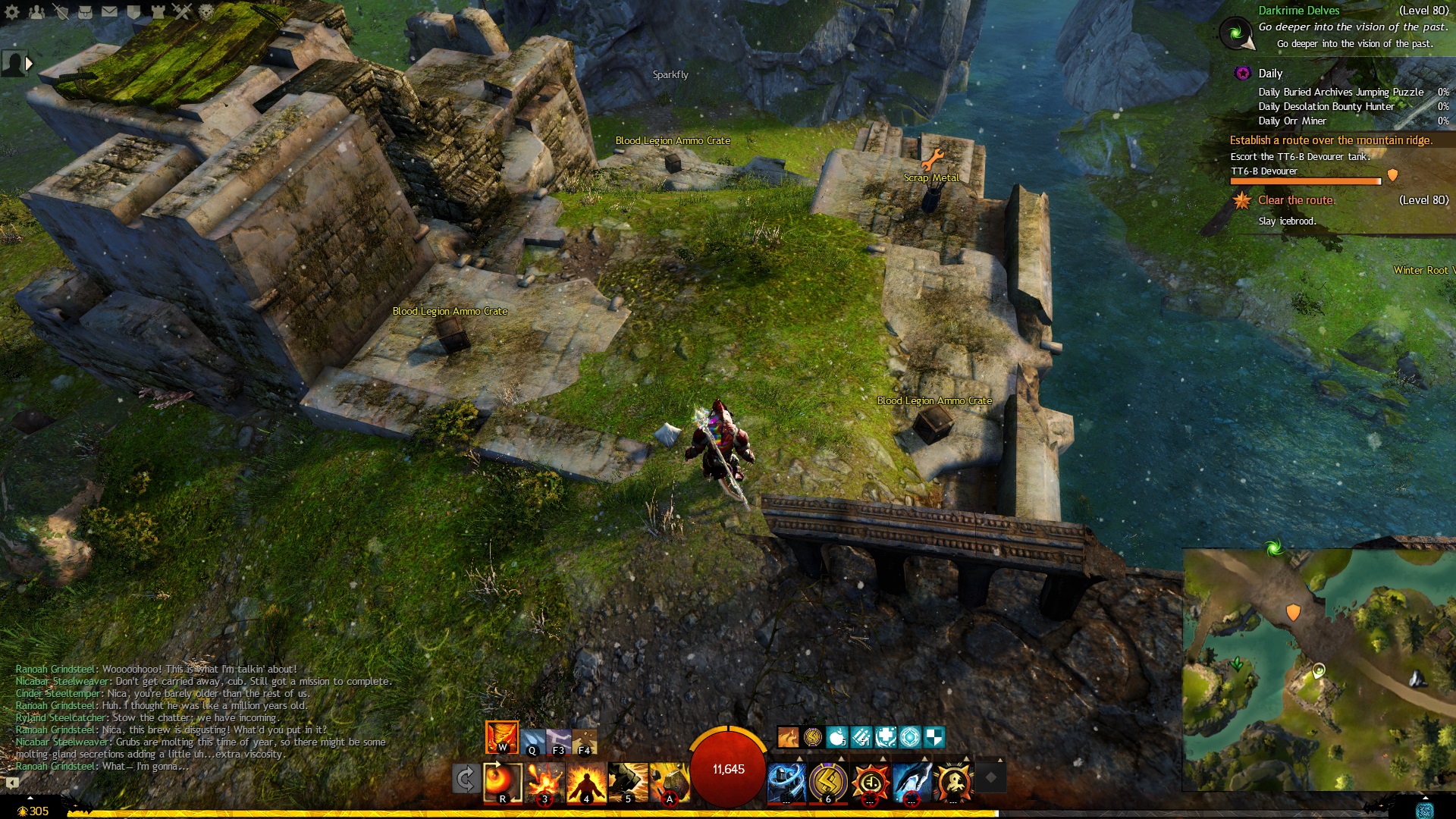
Task: Switch to the air attunement on F3
Action: 559,741
